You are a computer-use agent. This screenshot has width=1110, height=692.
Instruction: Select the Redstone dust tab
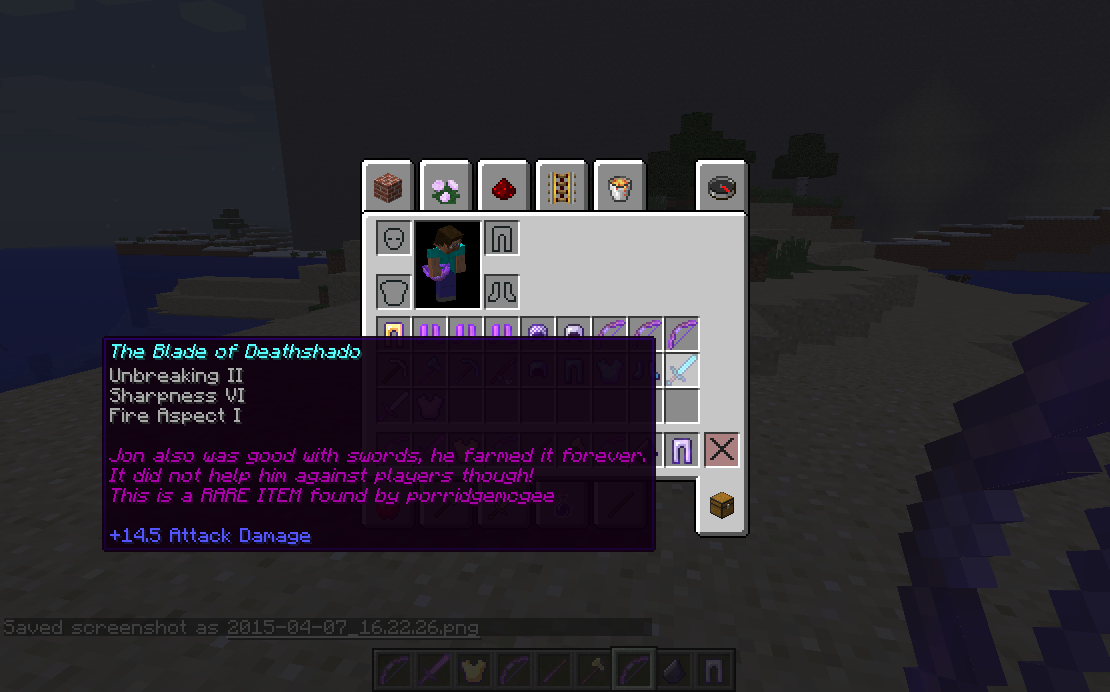503,187
